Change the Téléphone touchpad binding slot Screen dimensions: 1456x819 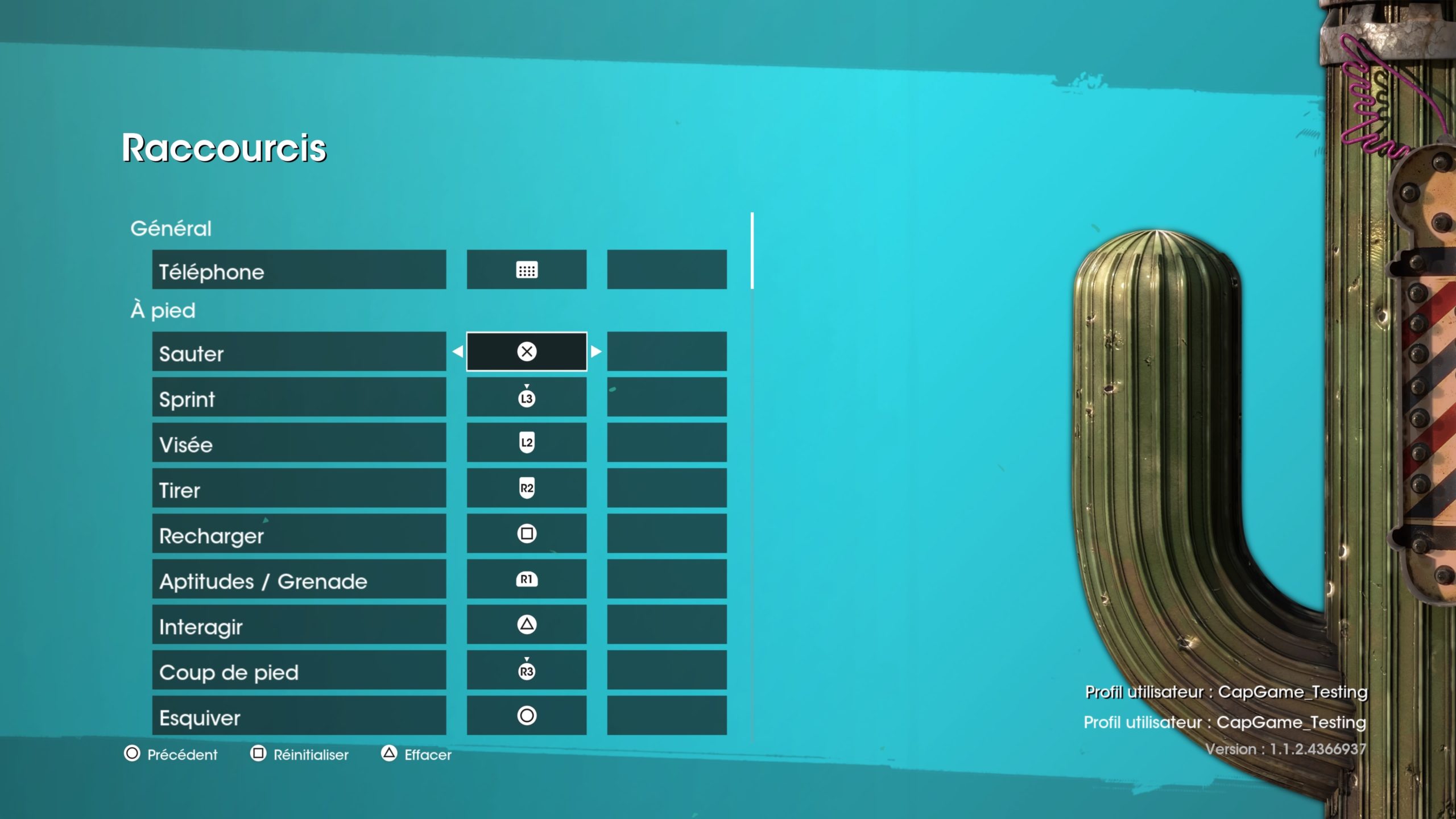[x=527, y=270]
